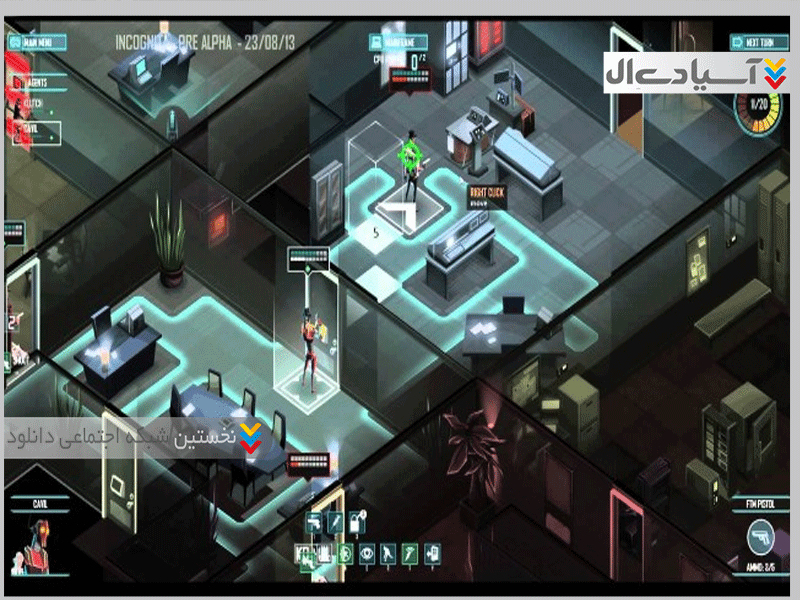800x600 pixels.
Task: Click the download site logo banner
Action: click(699, 74)
